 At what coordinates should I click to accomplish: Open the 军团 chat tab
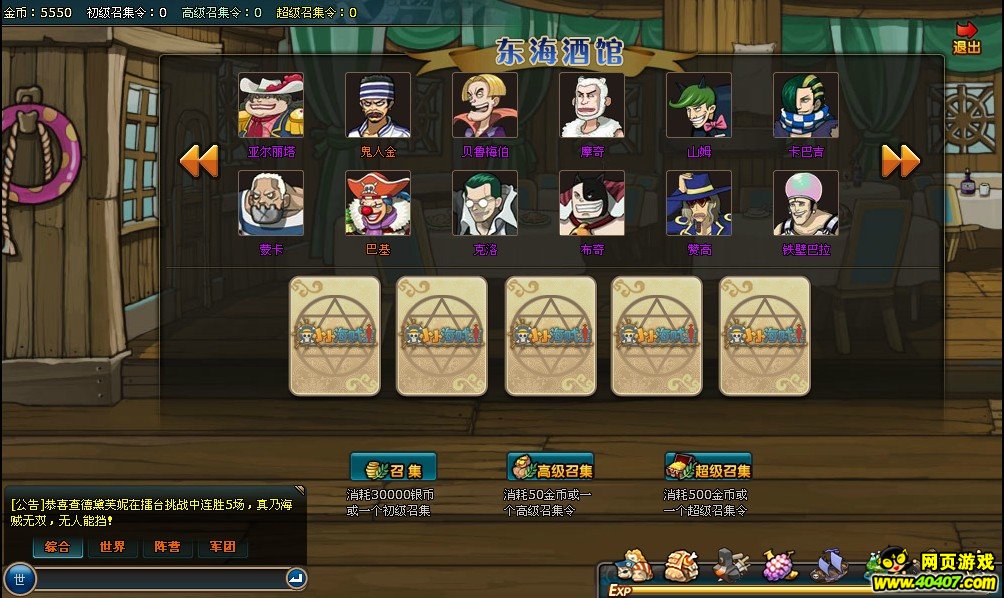(222, 547)
